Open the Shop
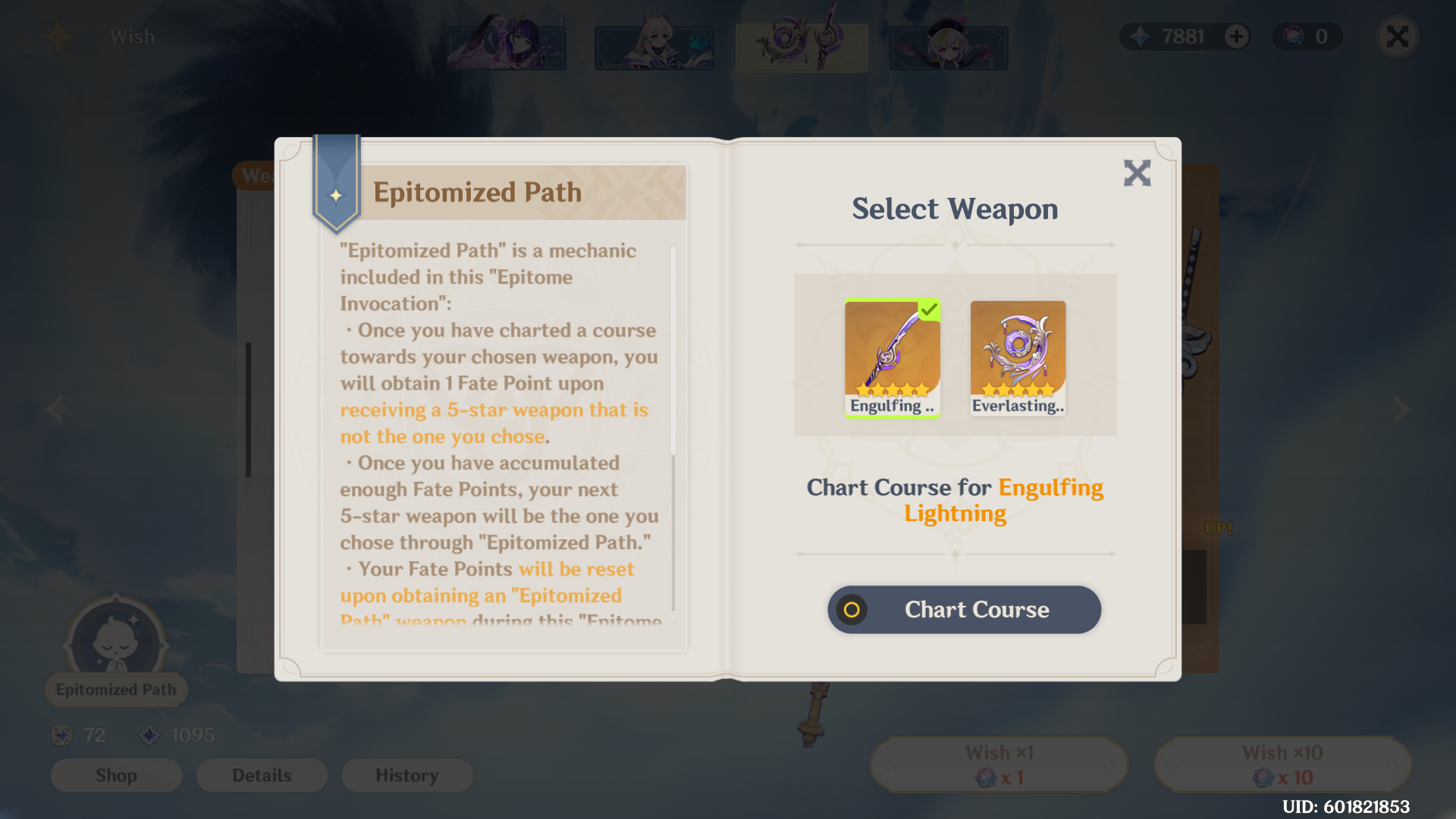 pyautogui.click(x=116, y=775)
